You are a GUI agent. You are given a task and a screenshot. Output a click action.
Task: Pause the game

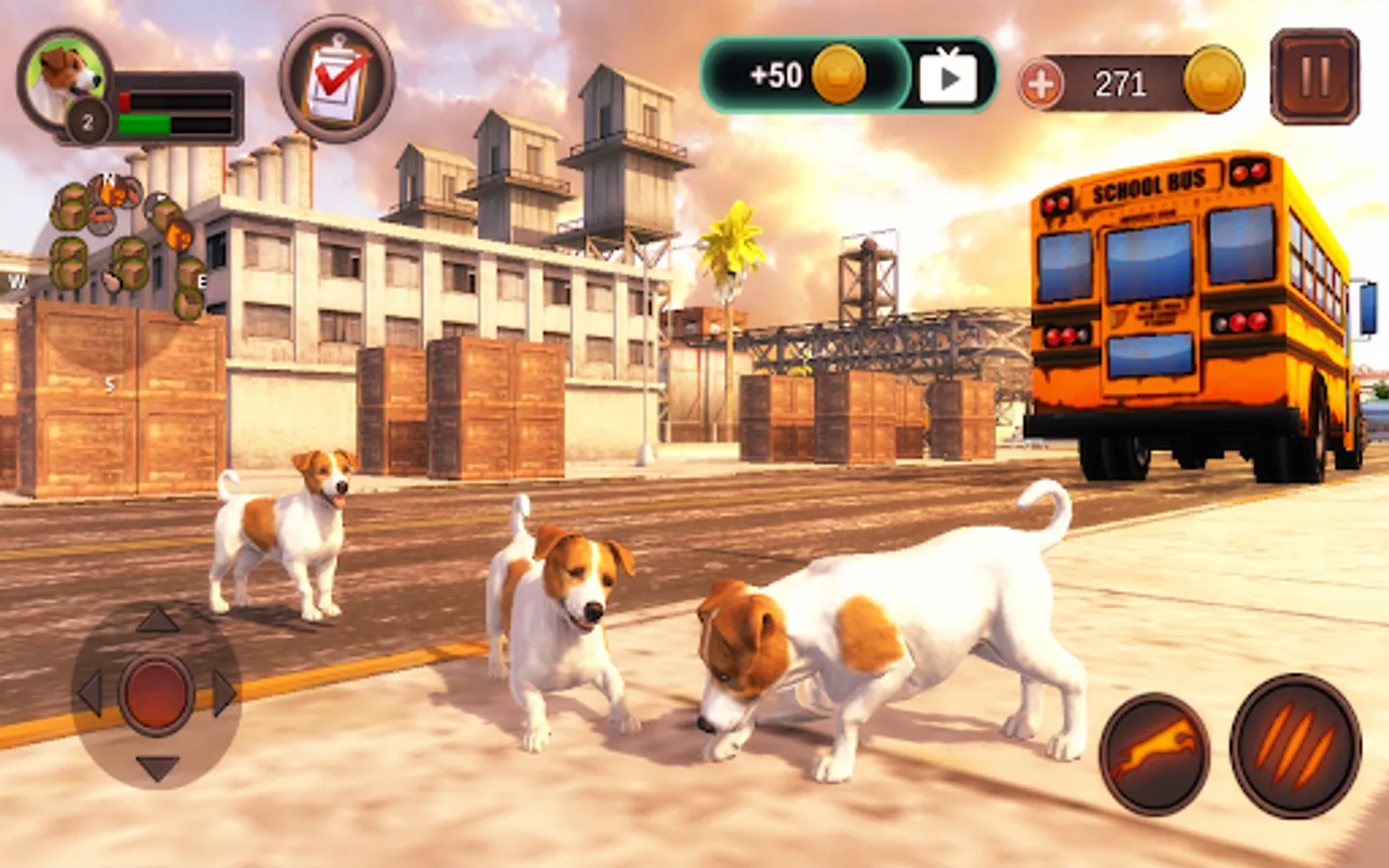click(1314, 76)
